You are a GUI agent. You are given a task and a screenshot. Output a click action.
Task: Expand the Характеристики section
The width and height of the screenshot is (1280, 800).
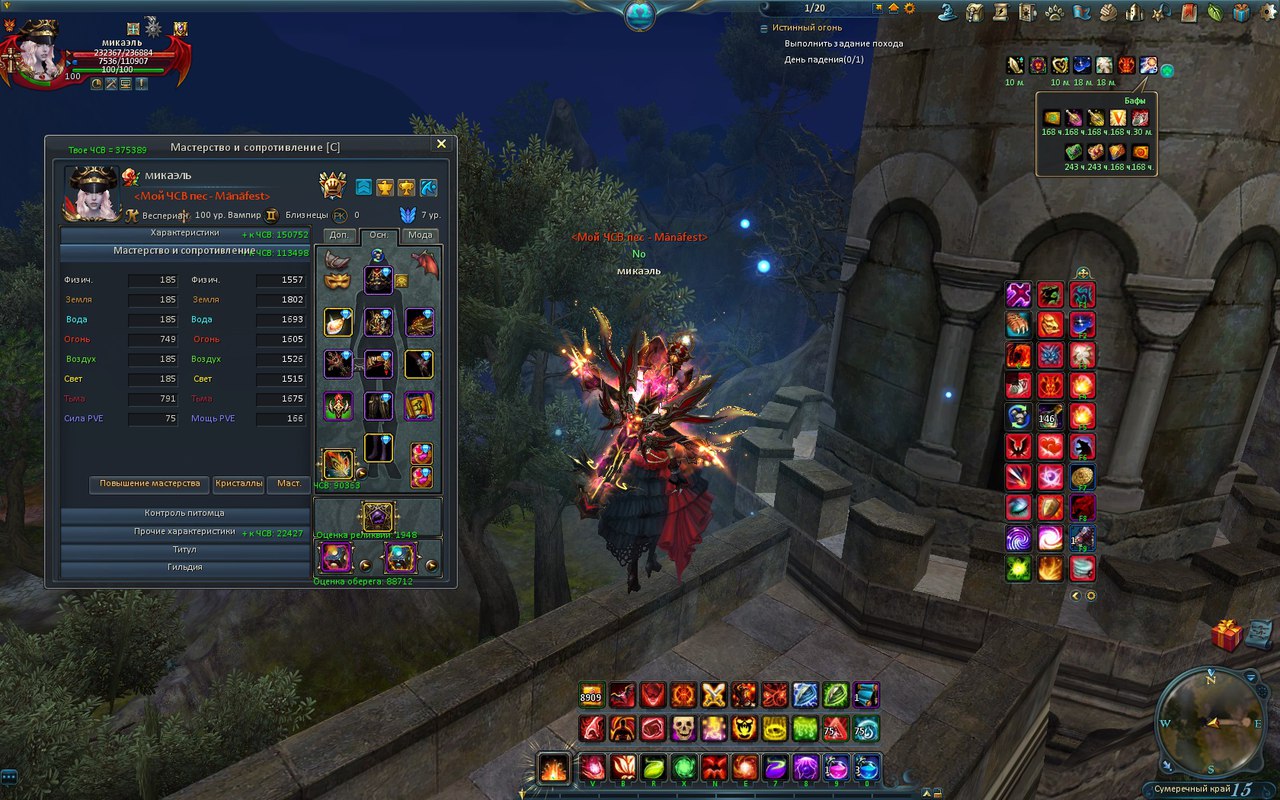(x=185, y=233)
